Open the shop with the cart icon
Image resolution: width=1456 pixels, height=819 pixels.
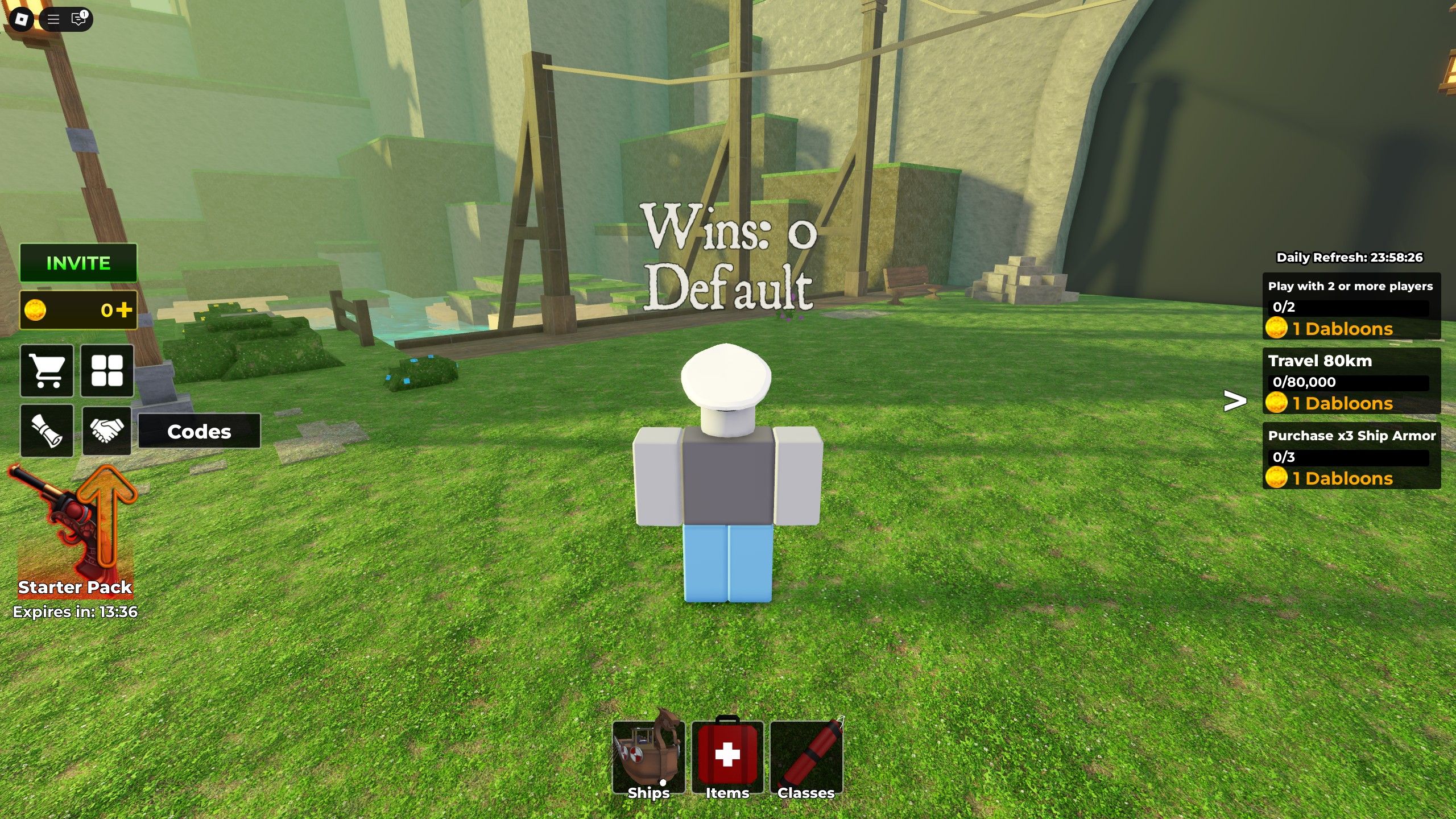47,371
